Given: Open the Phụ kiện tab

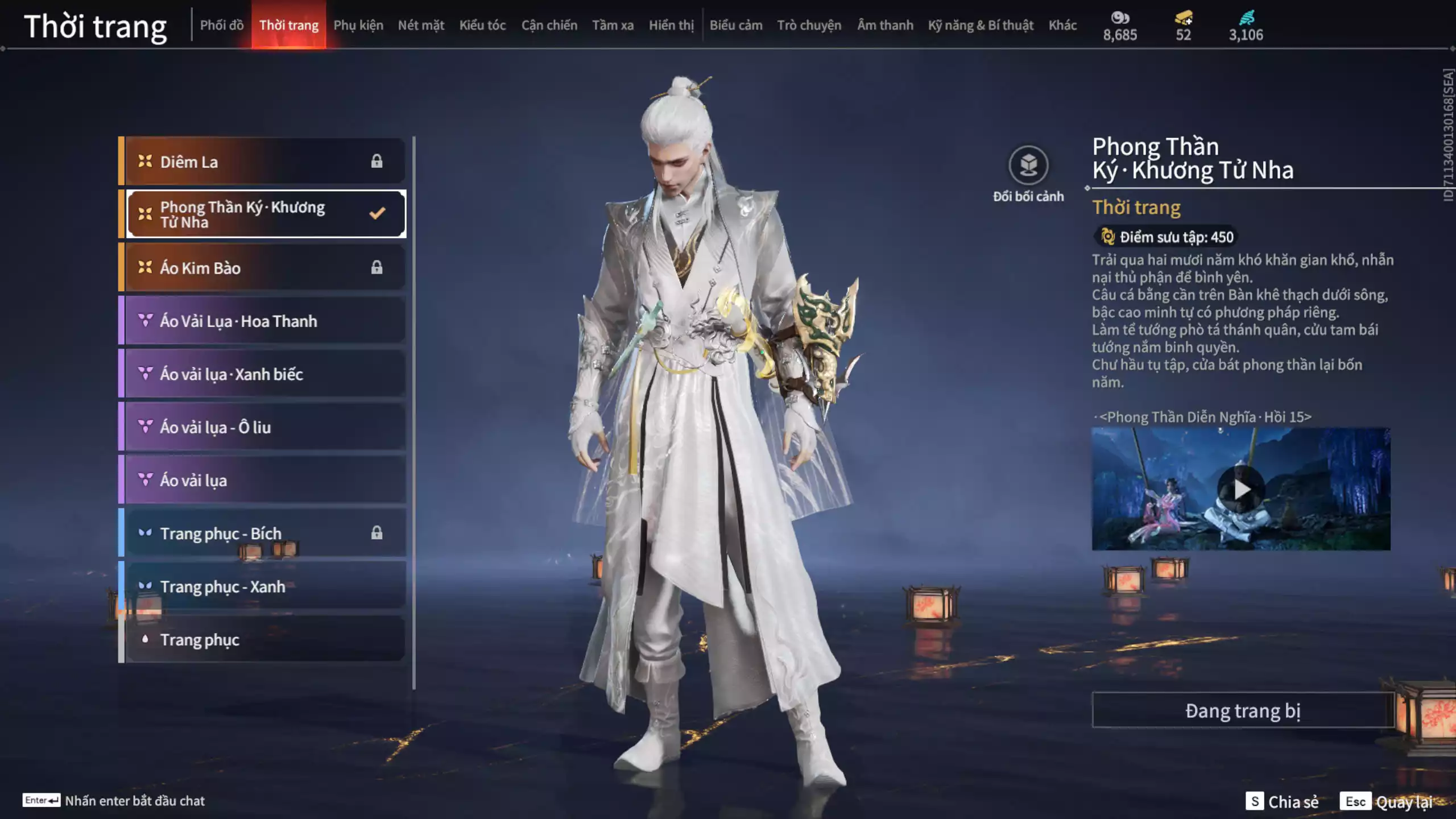Looking at the screenshot, I should click(x=358, y=25).
